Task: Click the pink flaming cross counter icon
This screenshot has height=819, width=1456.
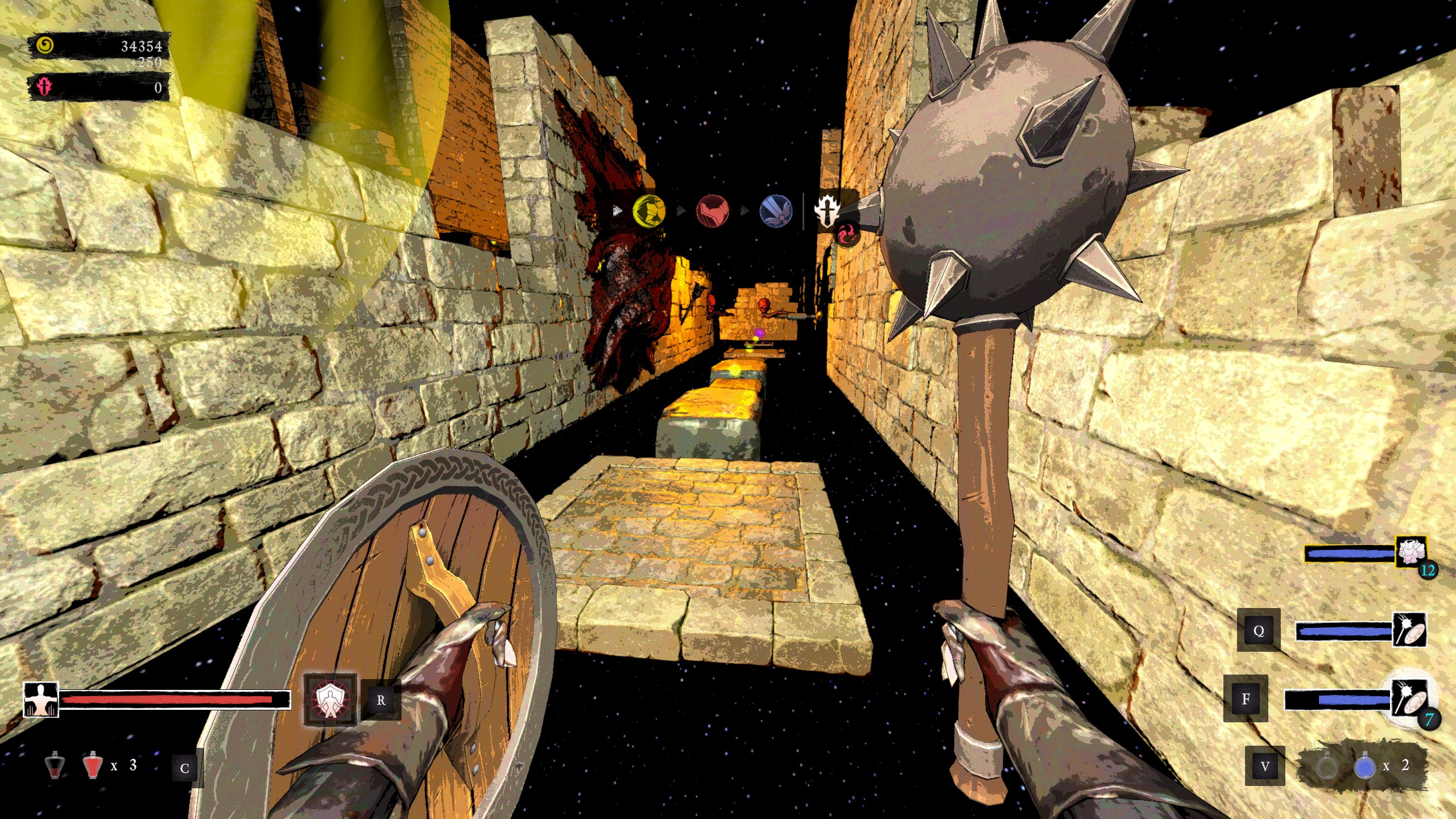Action: click(x=44, y=87)
